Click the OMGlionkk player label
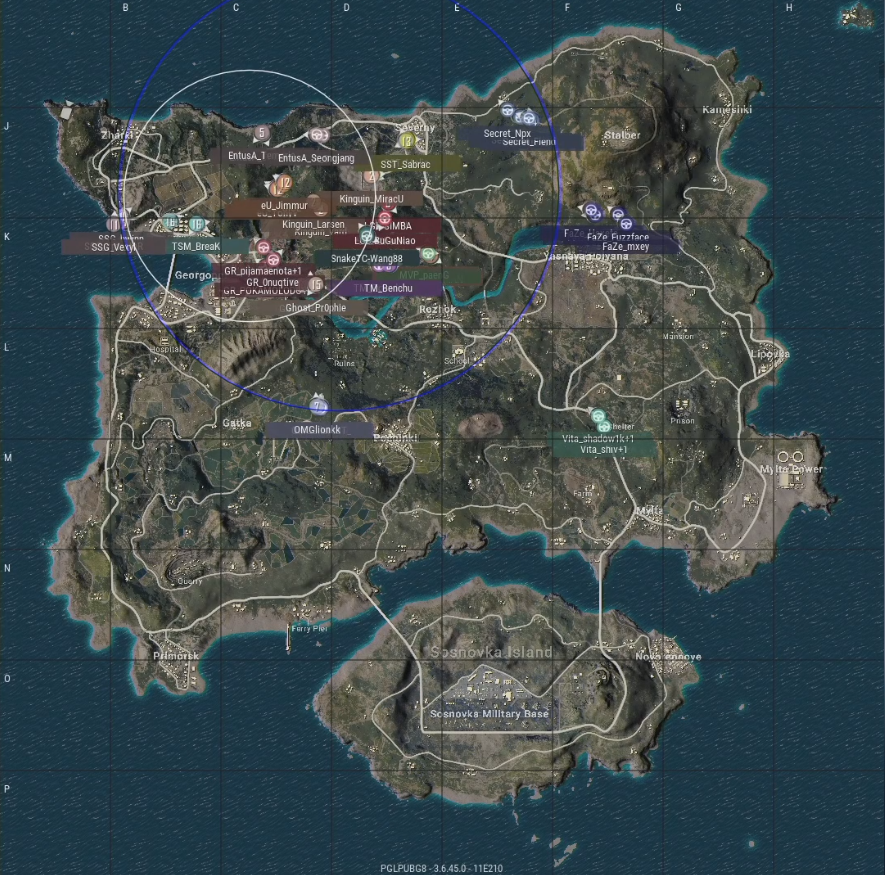885x875 pixels. pos(318,429)
